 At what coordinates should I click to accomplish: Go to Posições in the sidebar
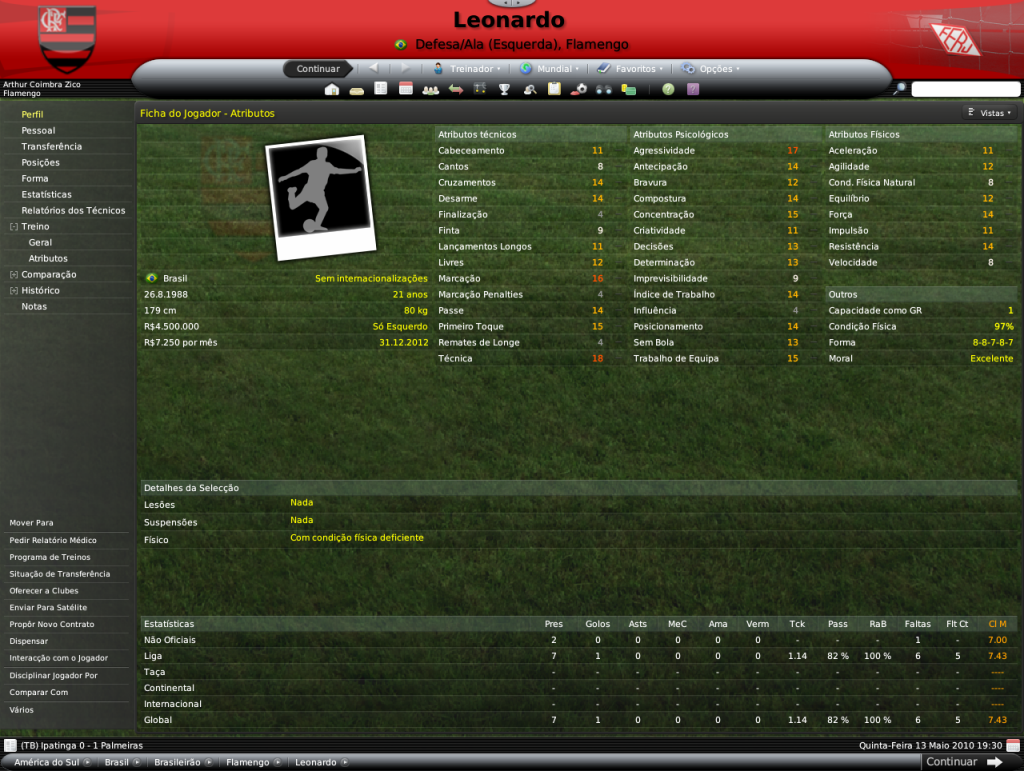click(40, 162)
